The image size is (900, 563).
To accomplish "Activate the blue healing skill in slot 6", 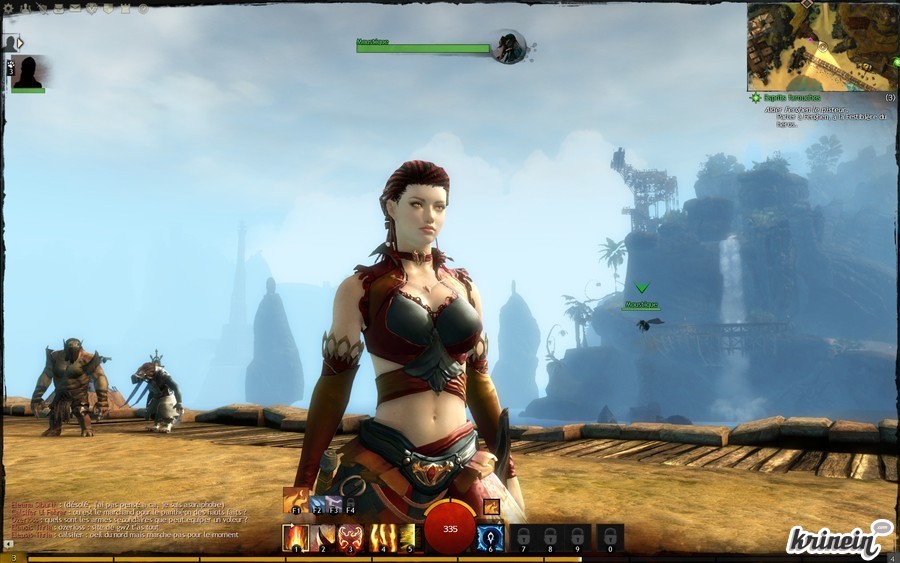I will [490, 538].
